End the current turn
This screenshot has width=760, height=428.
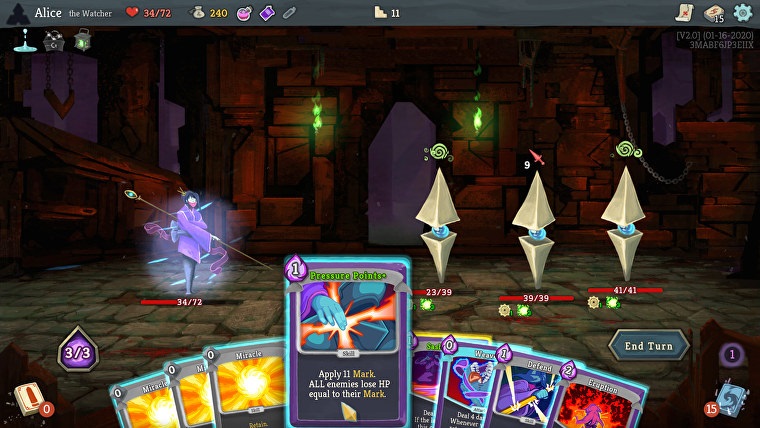pyautogui.click(x=648, y=345)
